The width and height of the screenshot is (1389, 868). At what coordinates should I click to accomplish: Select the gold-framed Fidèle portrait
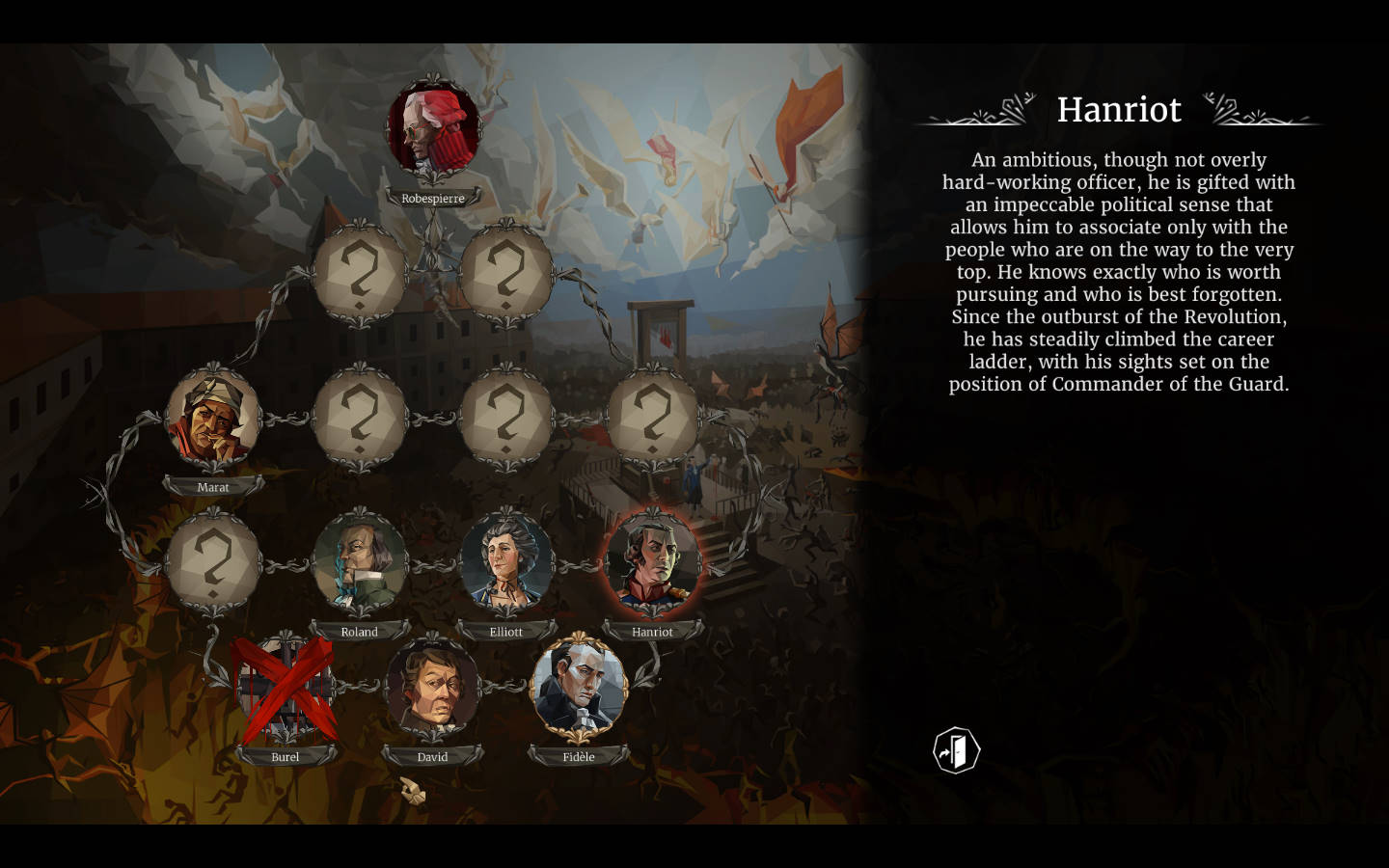point(579,689)
